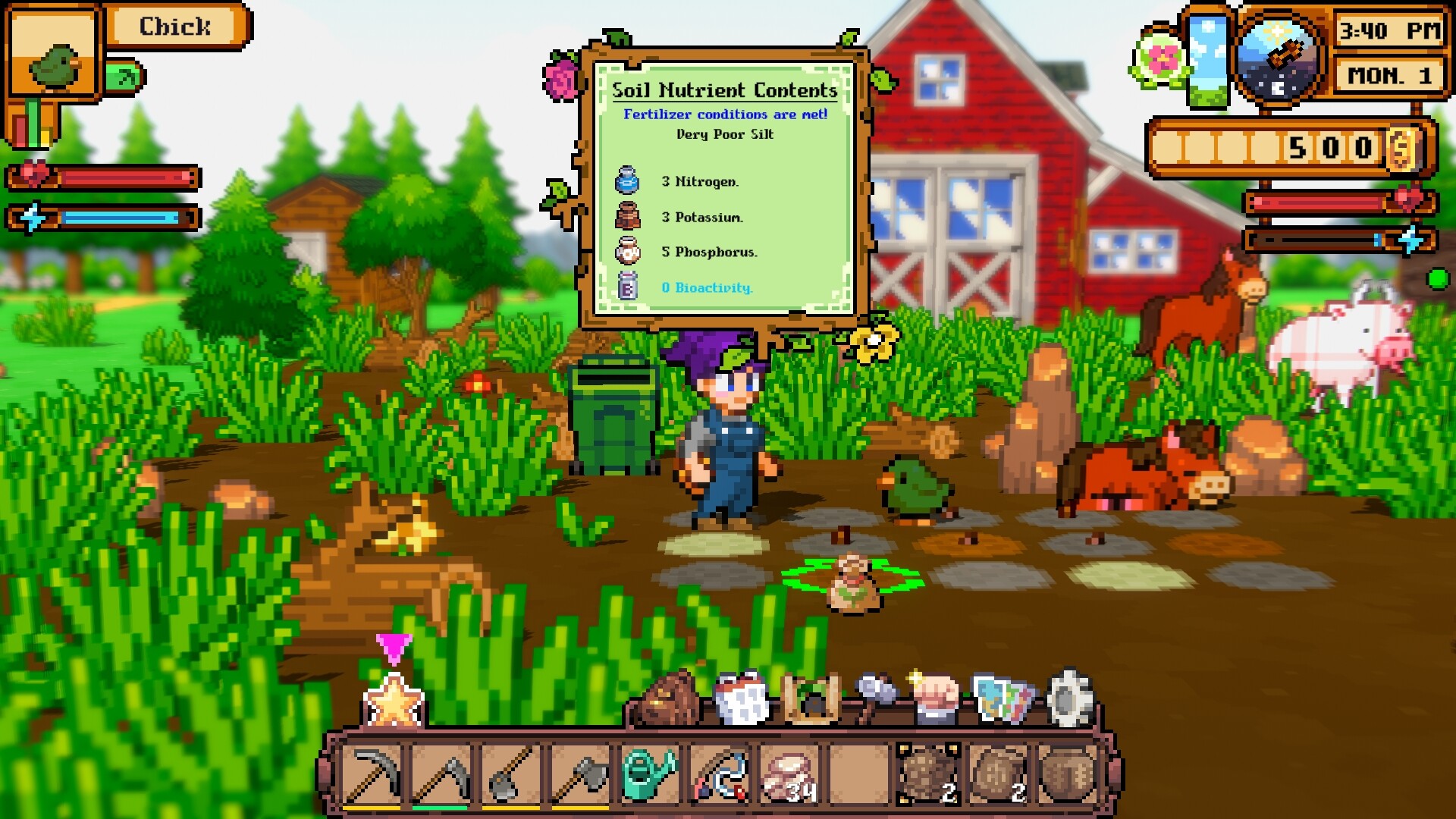Open the wooden frame wreath icon

[811, 698]
